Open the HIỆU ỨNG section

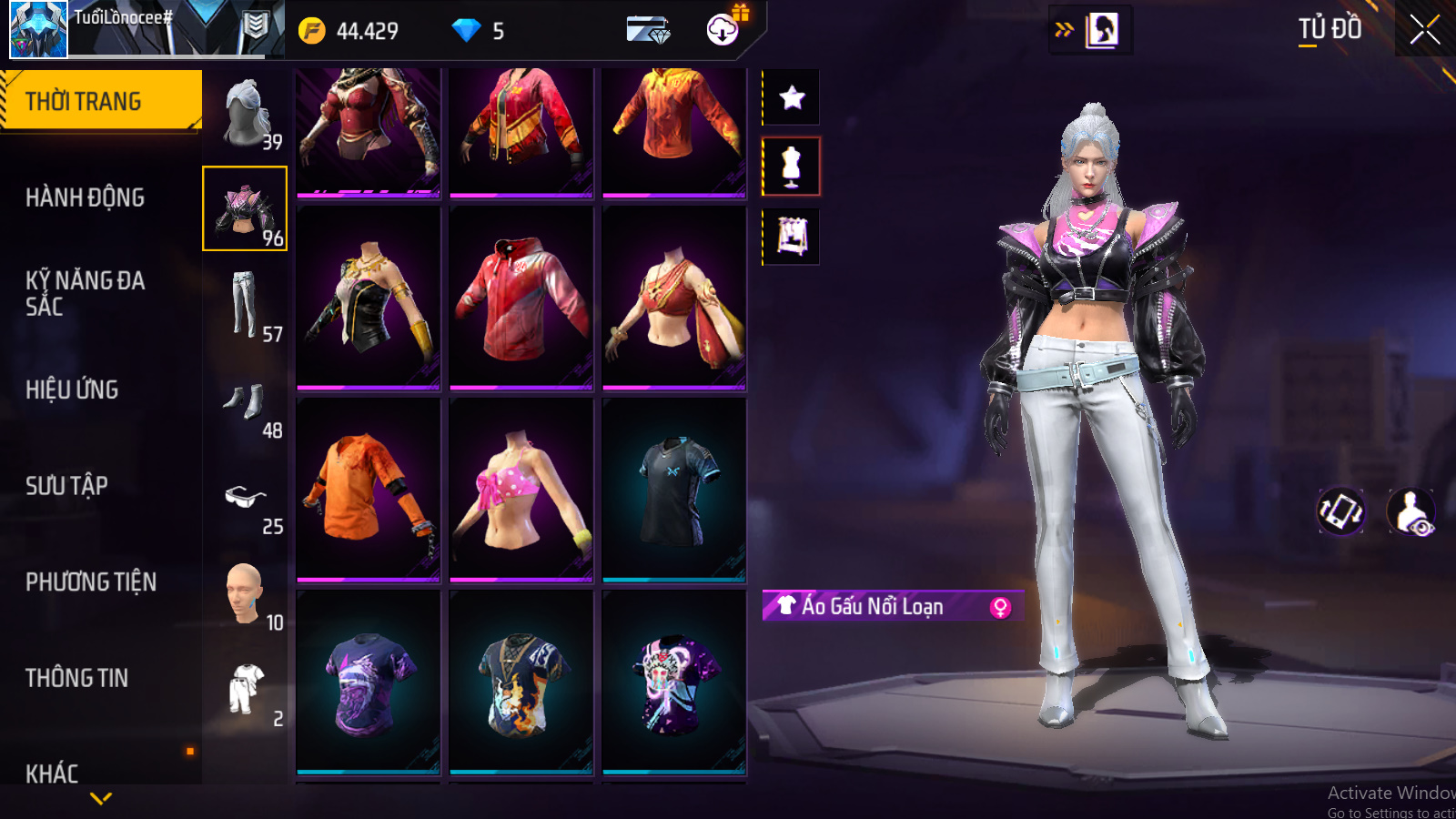72,389
